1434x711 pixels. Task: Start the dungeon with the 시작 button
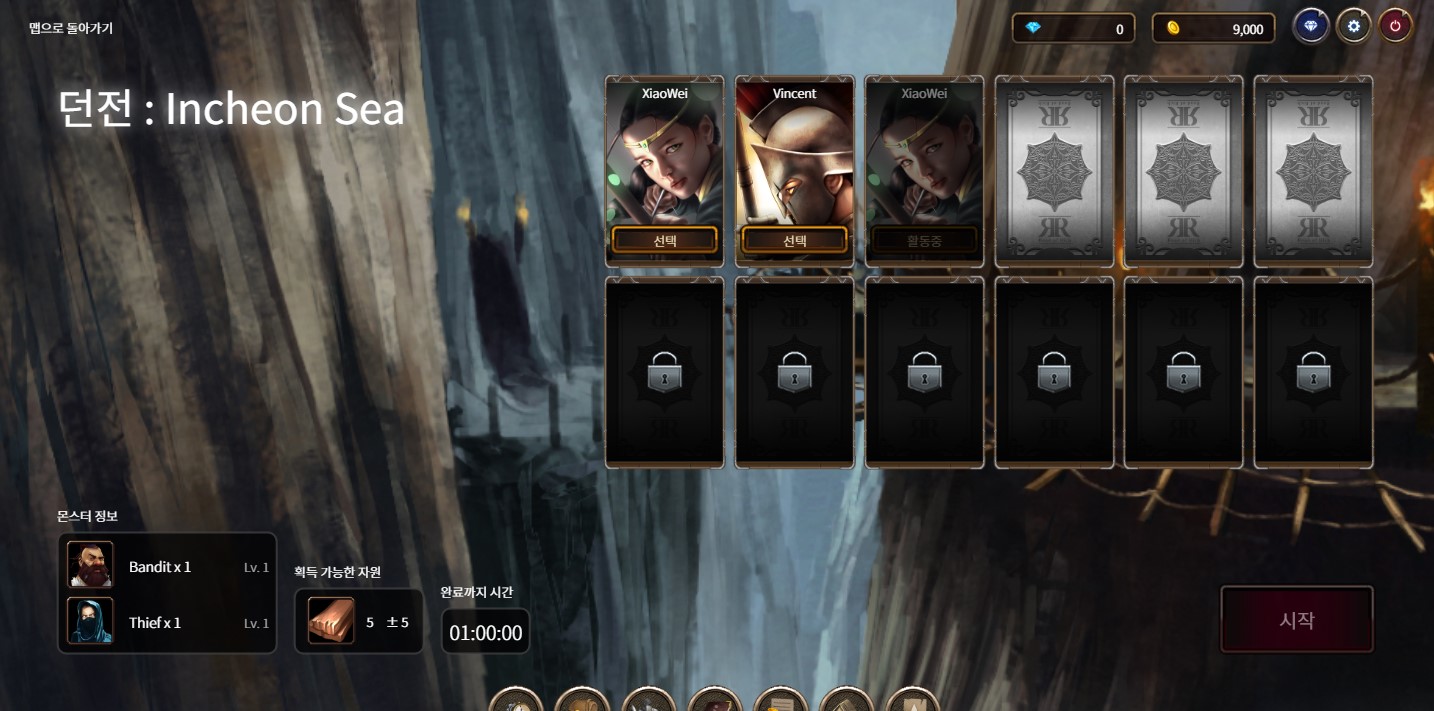pos(1296,620)
